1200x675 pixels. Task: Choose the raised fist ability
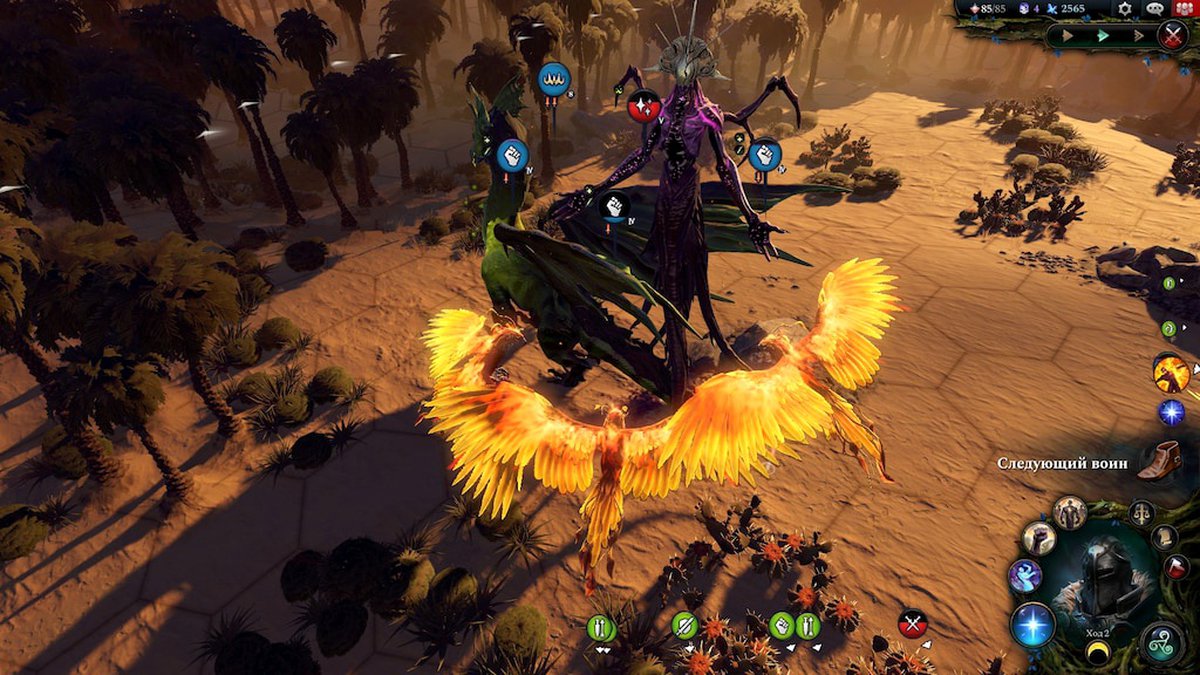pyautogui.click(x=1038, y=538)
